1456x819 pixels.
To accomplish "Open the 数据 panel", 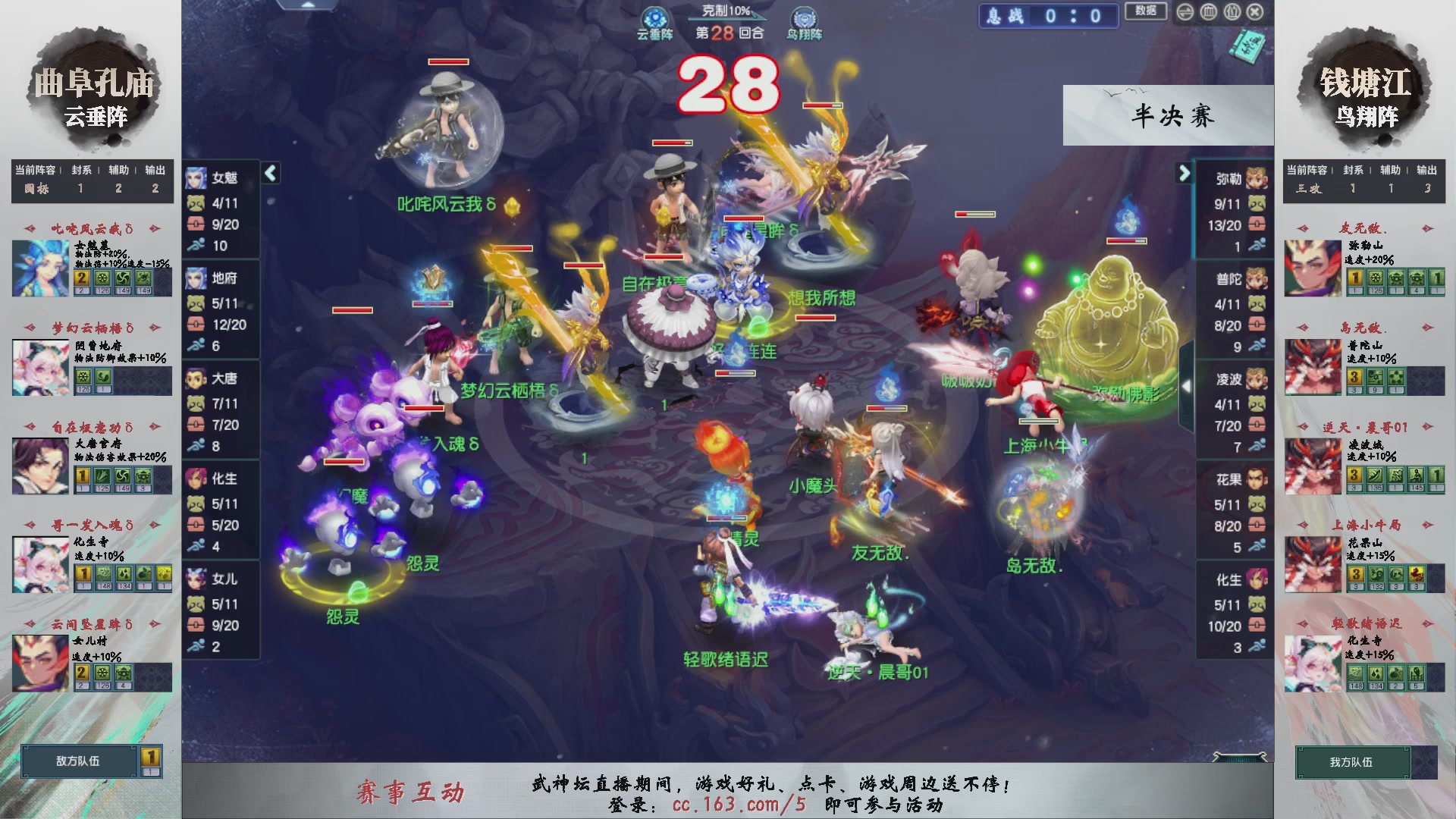I will point(1147,11).
